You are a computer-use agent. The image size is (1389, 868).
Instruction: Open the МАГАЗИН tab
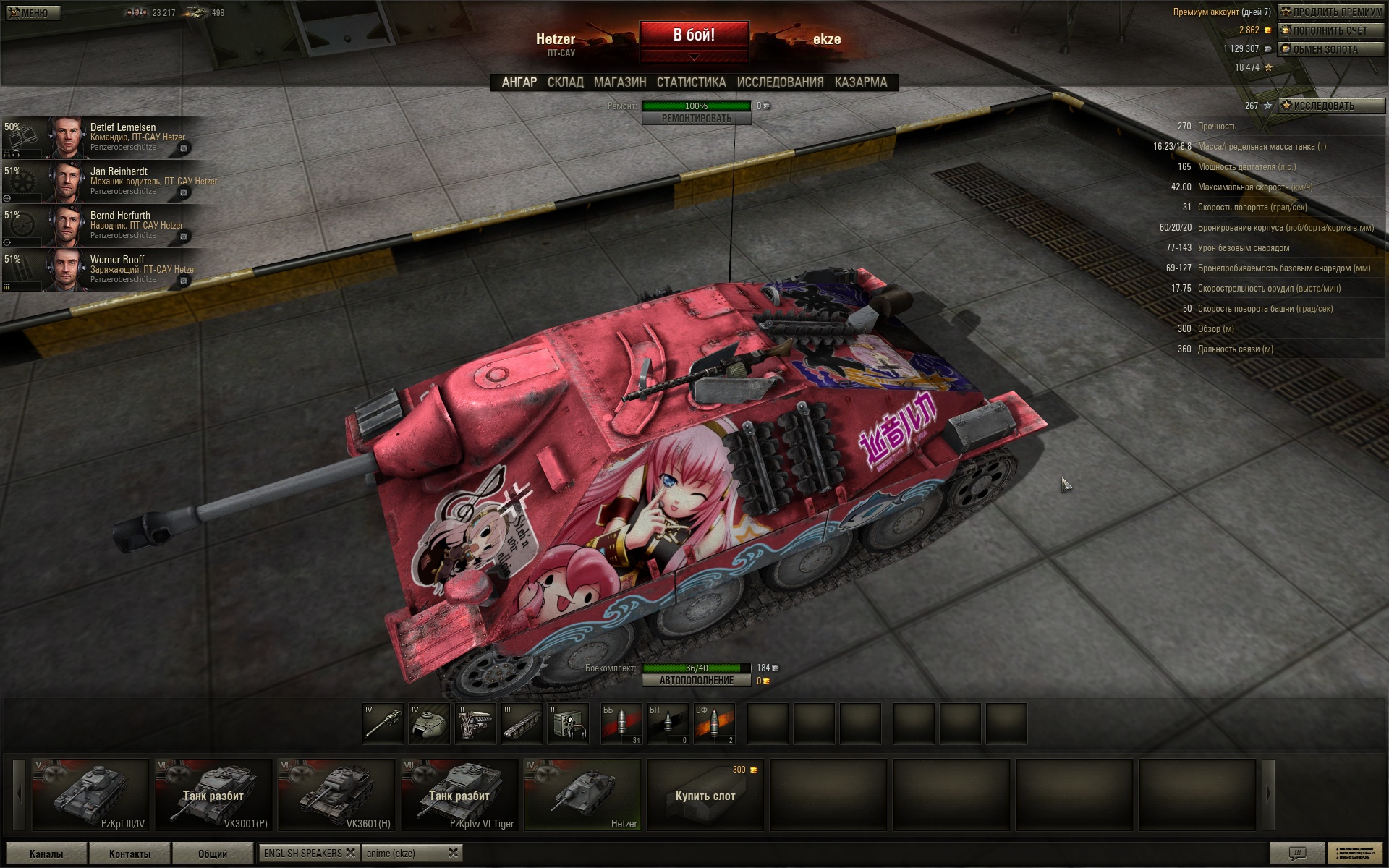[x=620, y=82]
